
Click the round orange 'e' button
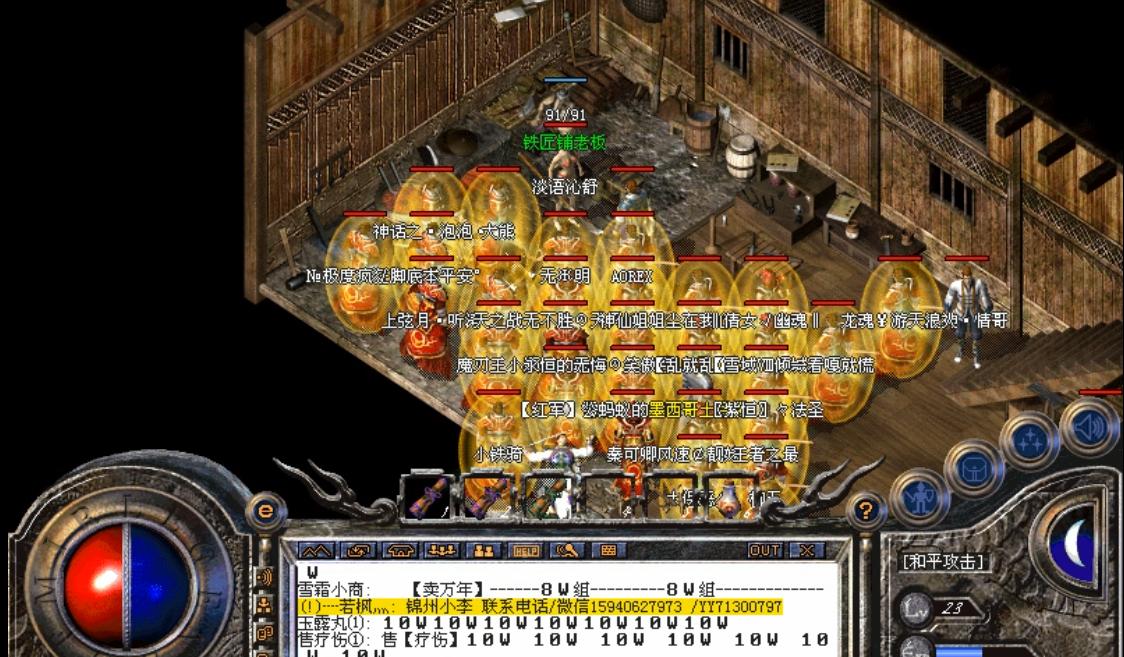(266, 511)
